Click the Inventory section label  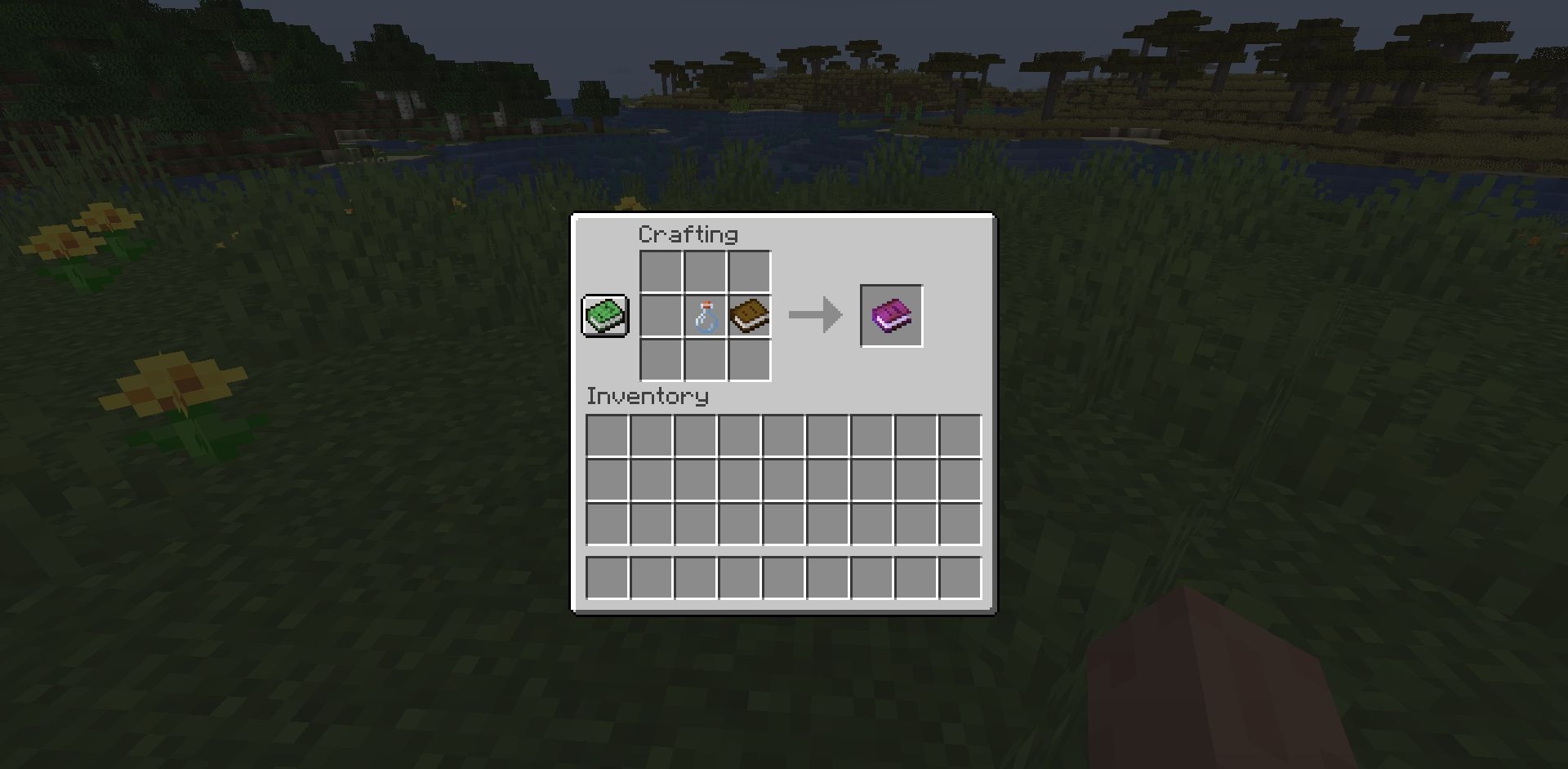pyautogui.click(x=648, y=397)
